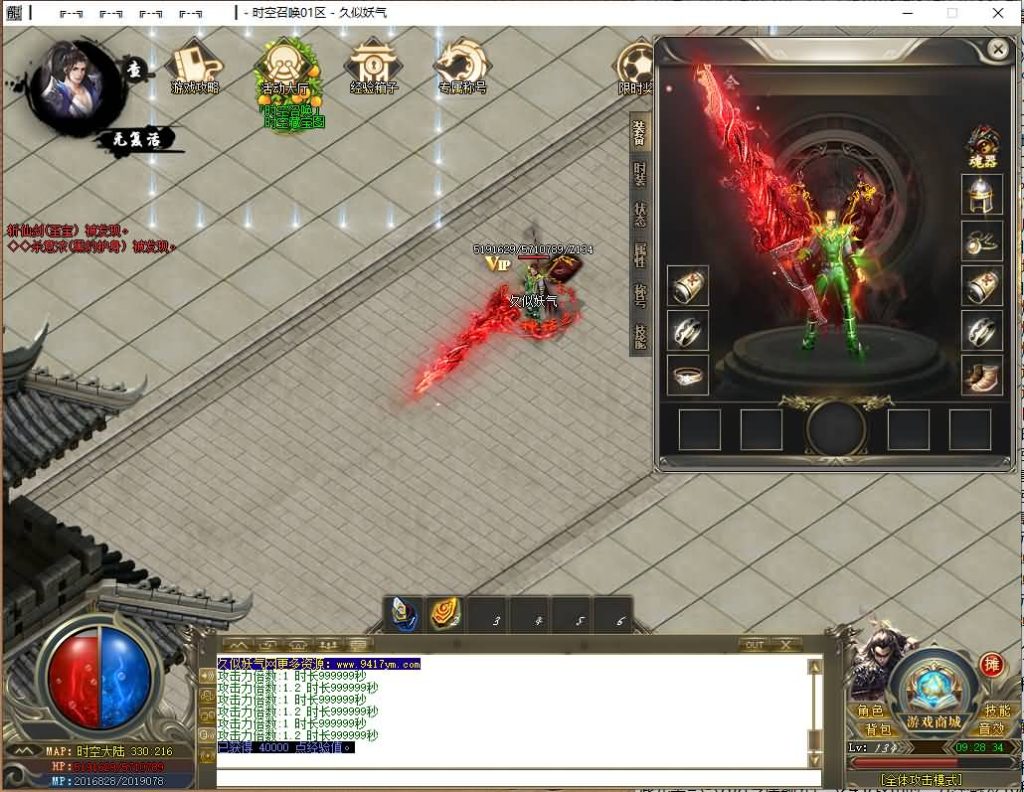Select the equipped boots slot

[982, 375]
